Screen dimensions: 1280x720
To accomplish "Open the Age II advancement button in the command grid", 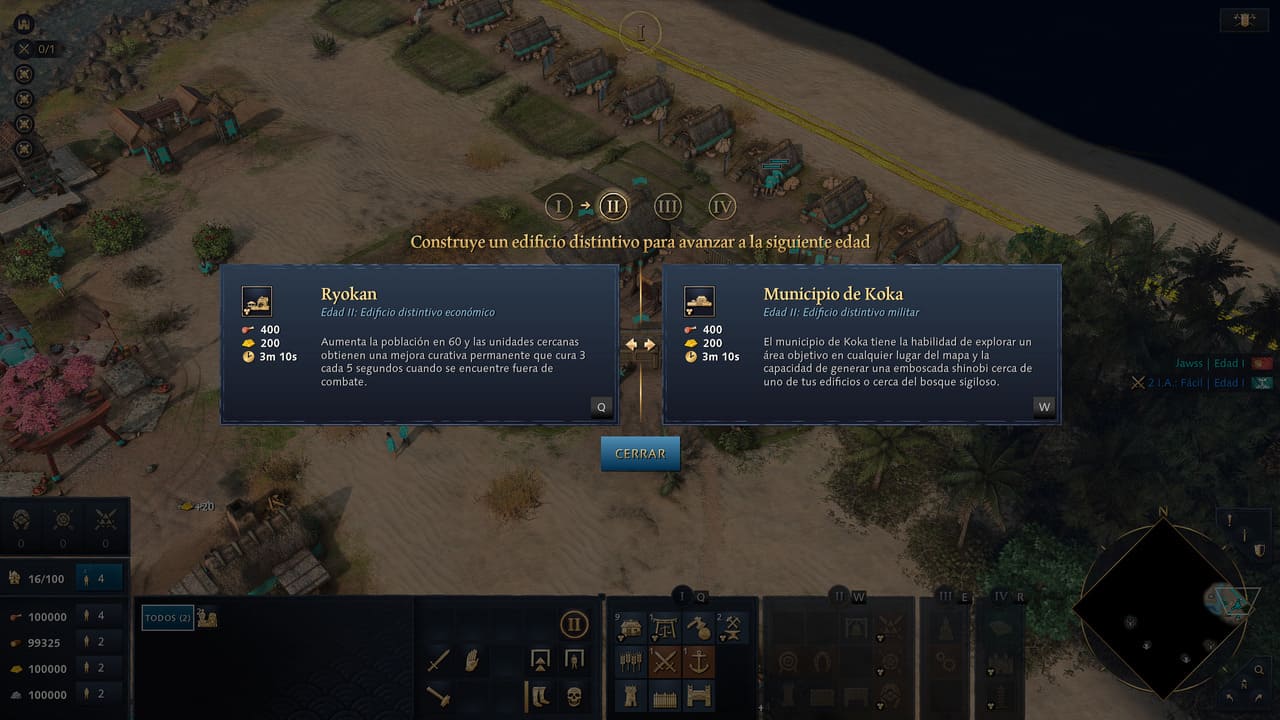I will click(574, 626).
